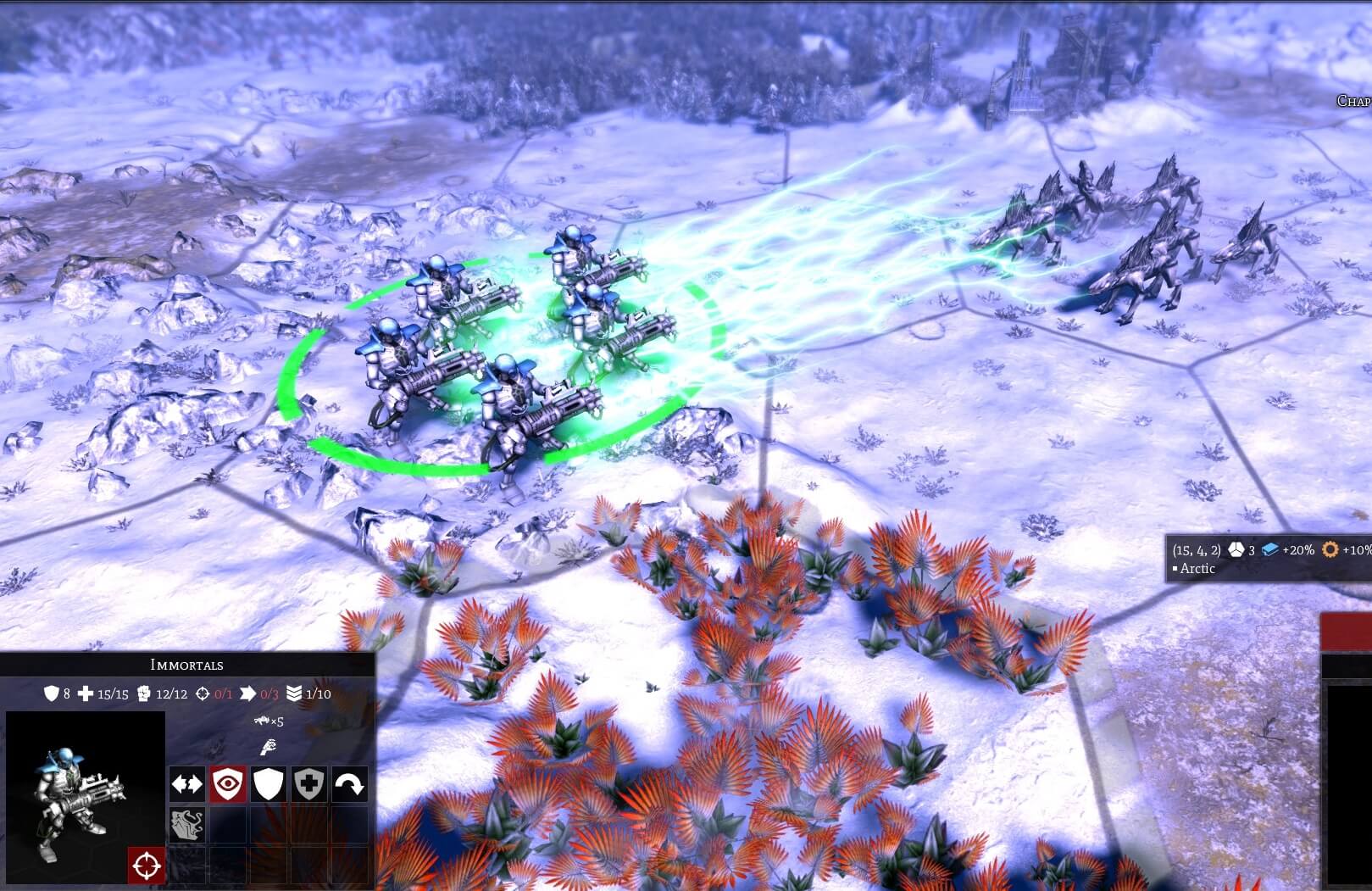The image size is (1372, 891).
Task: Use the shield-with-cross heal action
Action: pos(309,784)
